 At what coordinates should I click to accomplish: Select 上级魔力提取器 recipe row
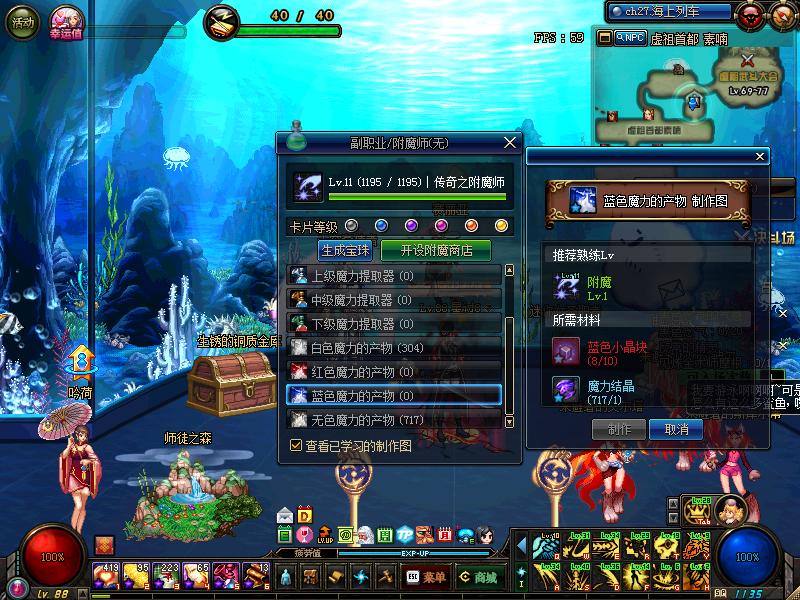point(394,275)
